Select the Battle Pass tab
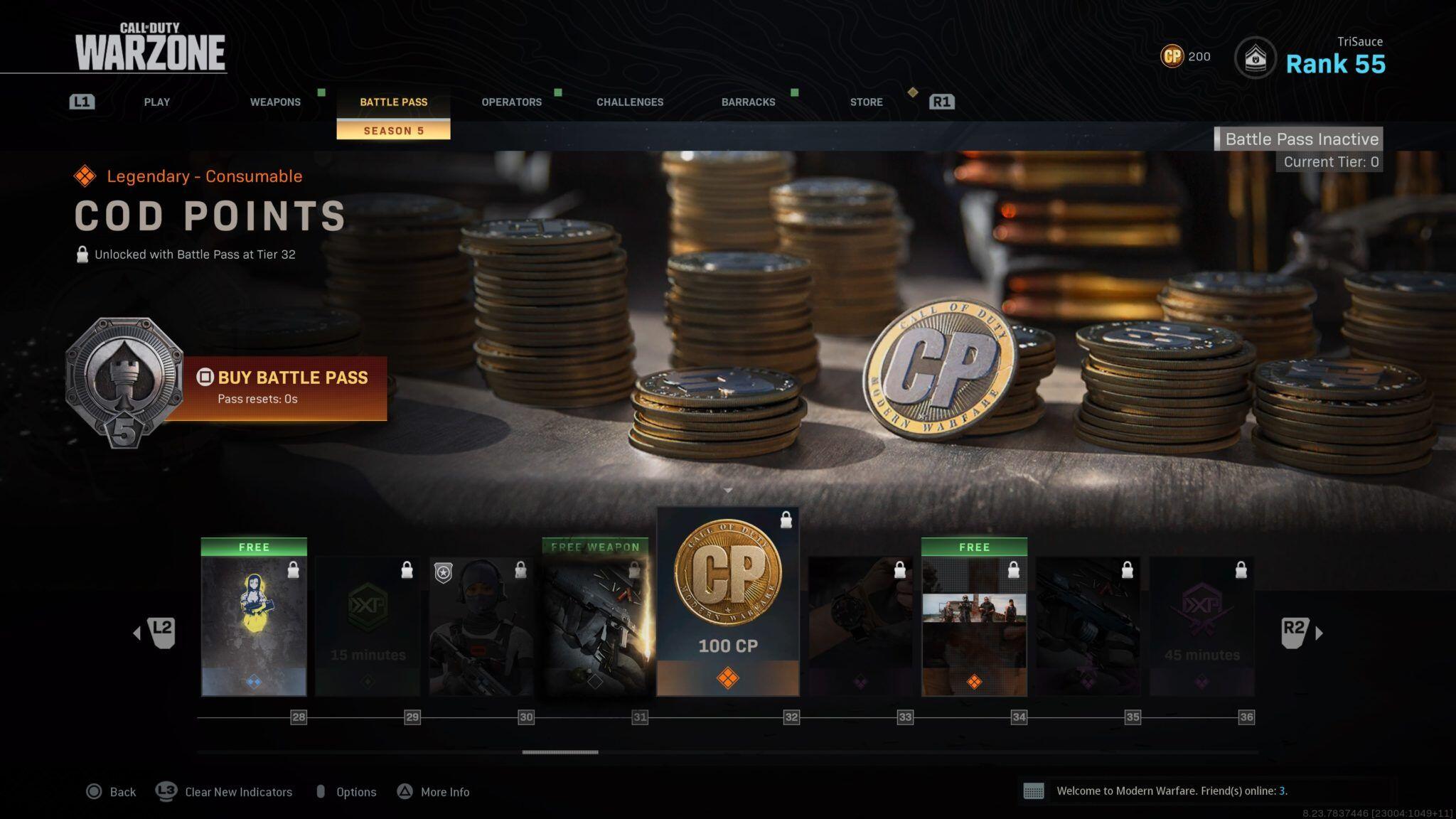This screenshot has width=1456, height=819. pyautogui.click(x=393, y=102)
